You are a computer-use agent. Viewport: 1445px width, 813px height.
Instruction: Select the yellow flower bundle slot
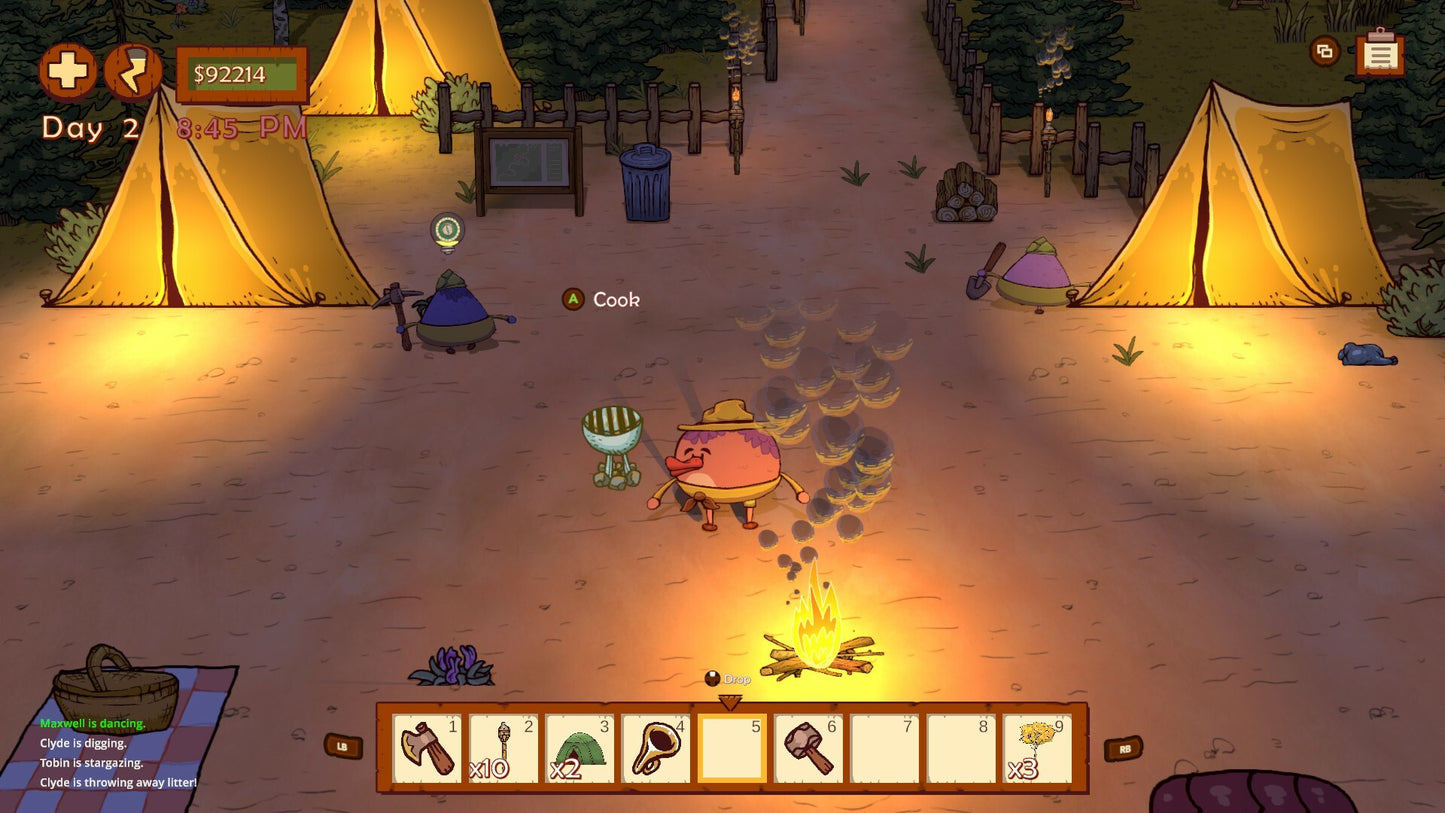point(1037,748)
